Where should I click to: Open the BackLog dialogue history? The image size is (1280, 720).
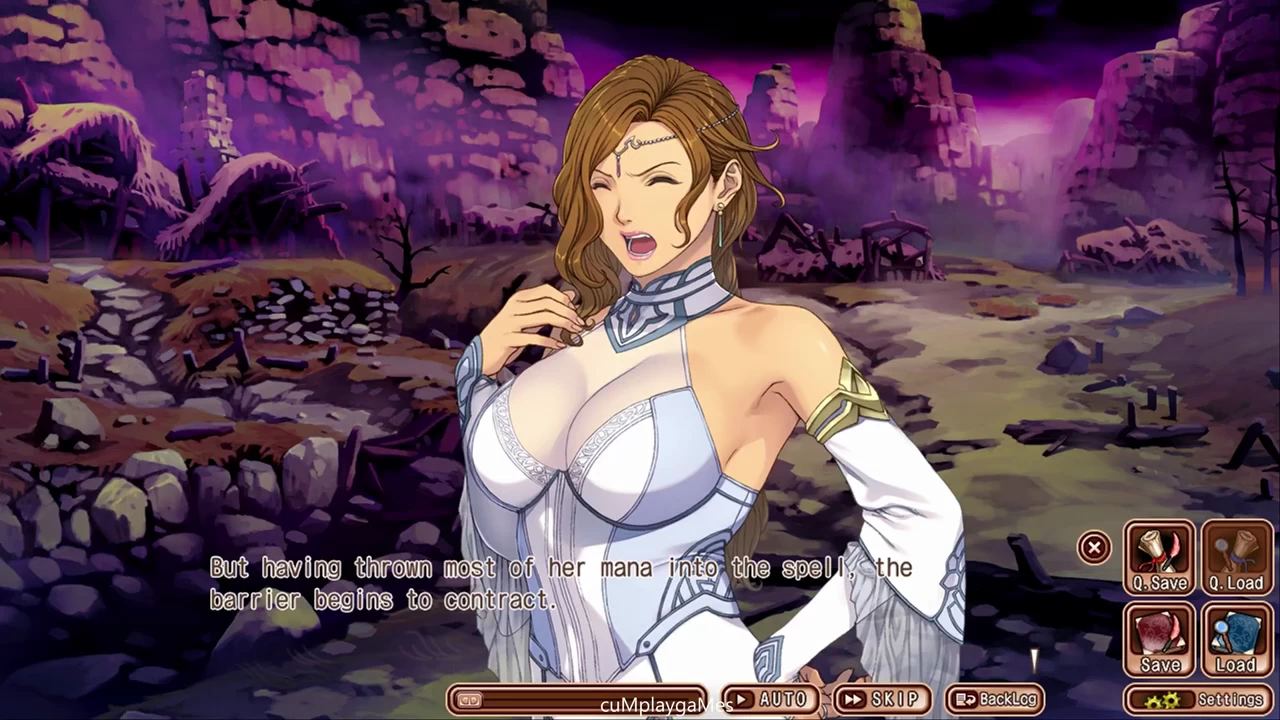pyautogui.click(x=994, y=699)
